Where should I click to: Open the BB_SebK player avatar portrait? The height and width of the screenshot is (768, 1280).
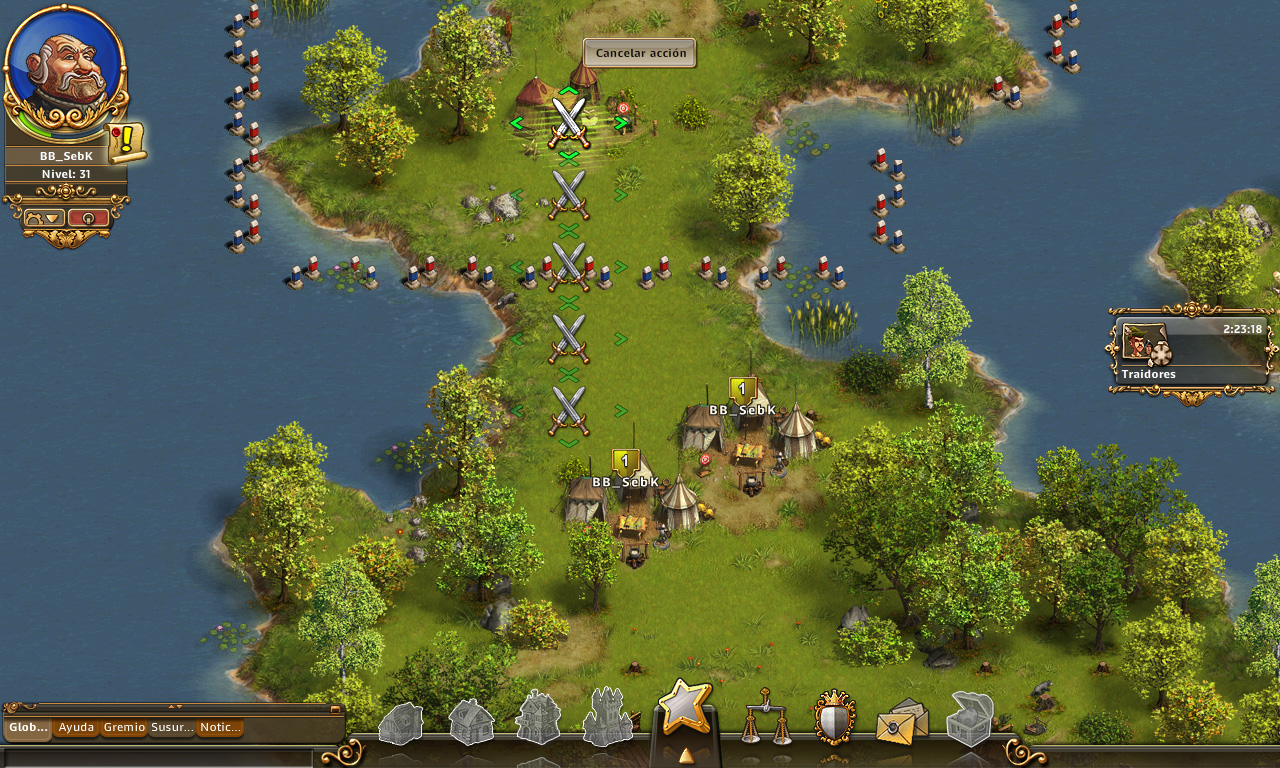click(x=66, y=70)
